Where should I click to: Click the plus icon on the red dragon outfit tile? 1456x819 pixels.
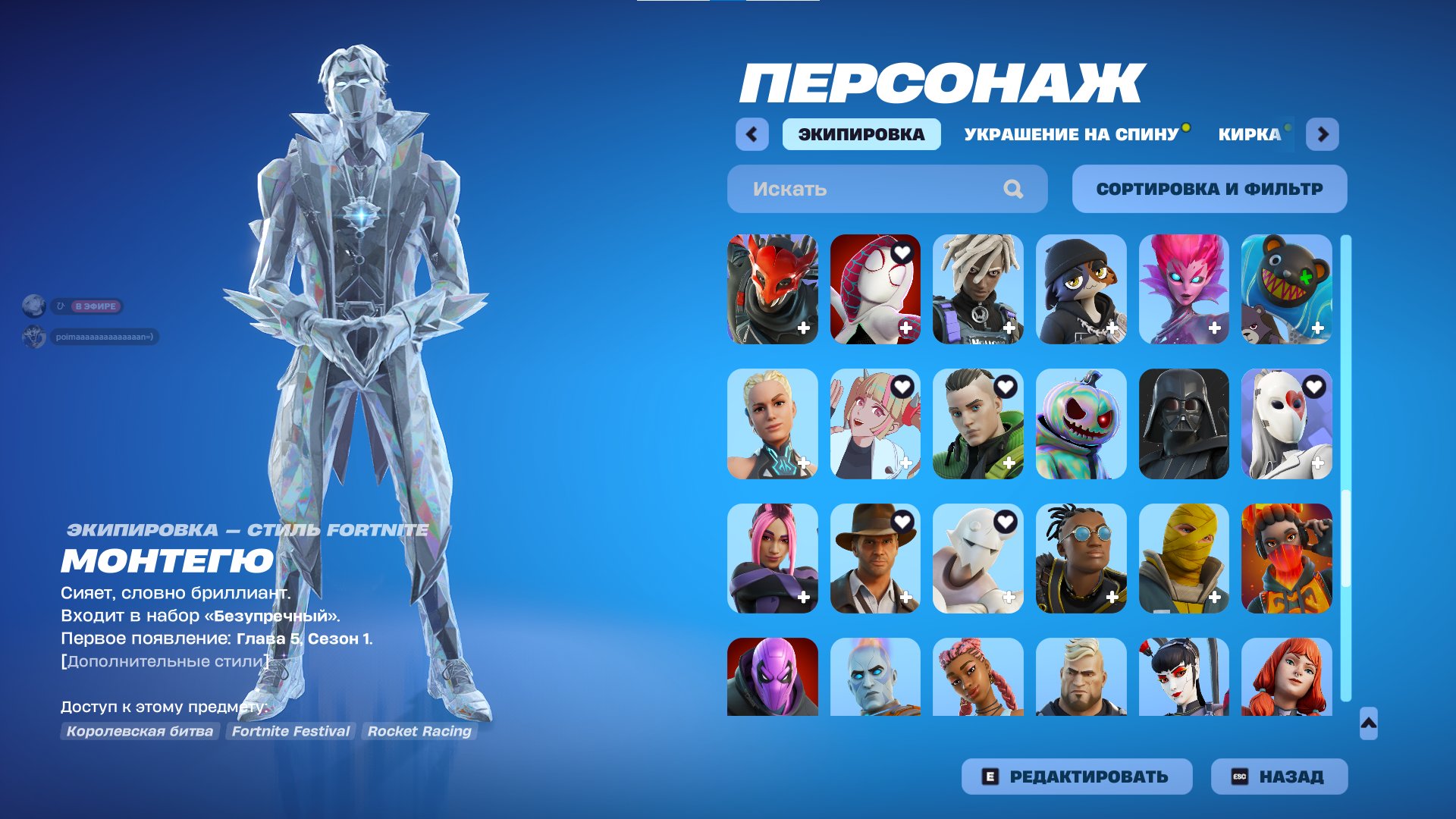click(802, 329)
